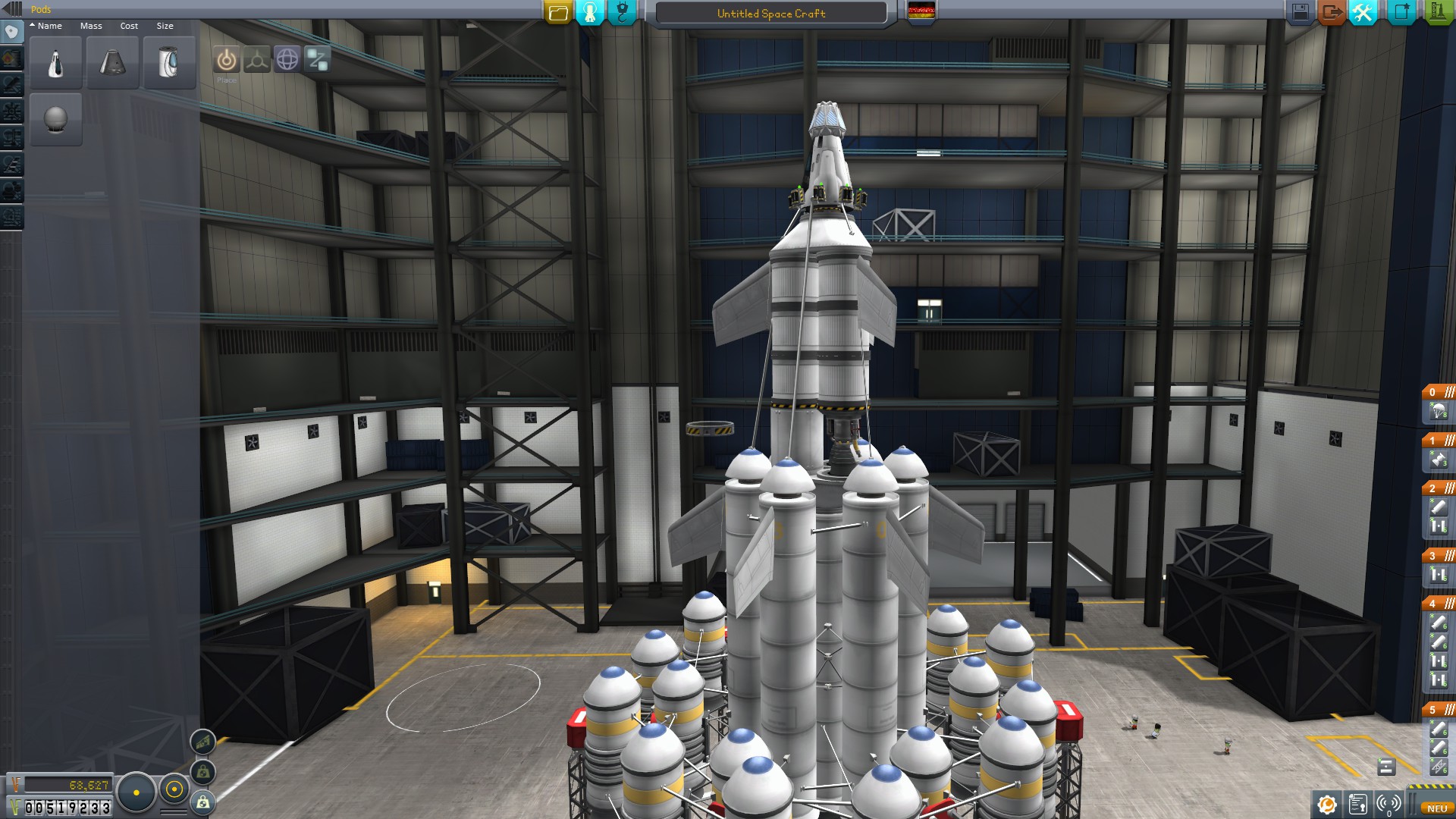Switch to the Offset gizmo tool
1456x819 pixels.
tap(257, 60)
